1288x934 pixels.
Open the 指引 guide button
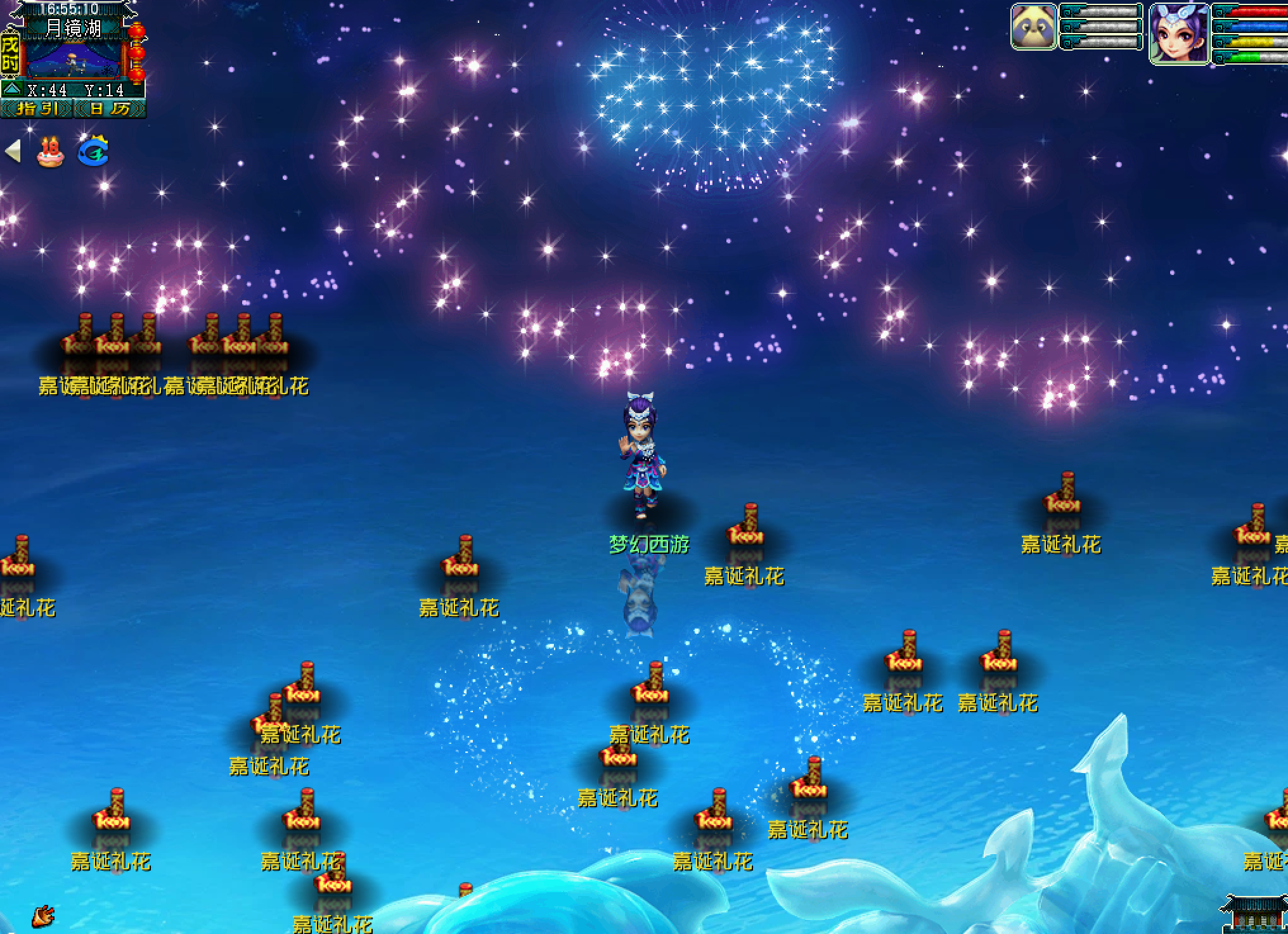tap(37, 109)
